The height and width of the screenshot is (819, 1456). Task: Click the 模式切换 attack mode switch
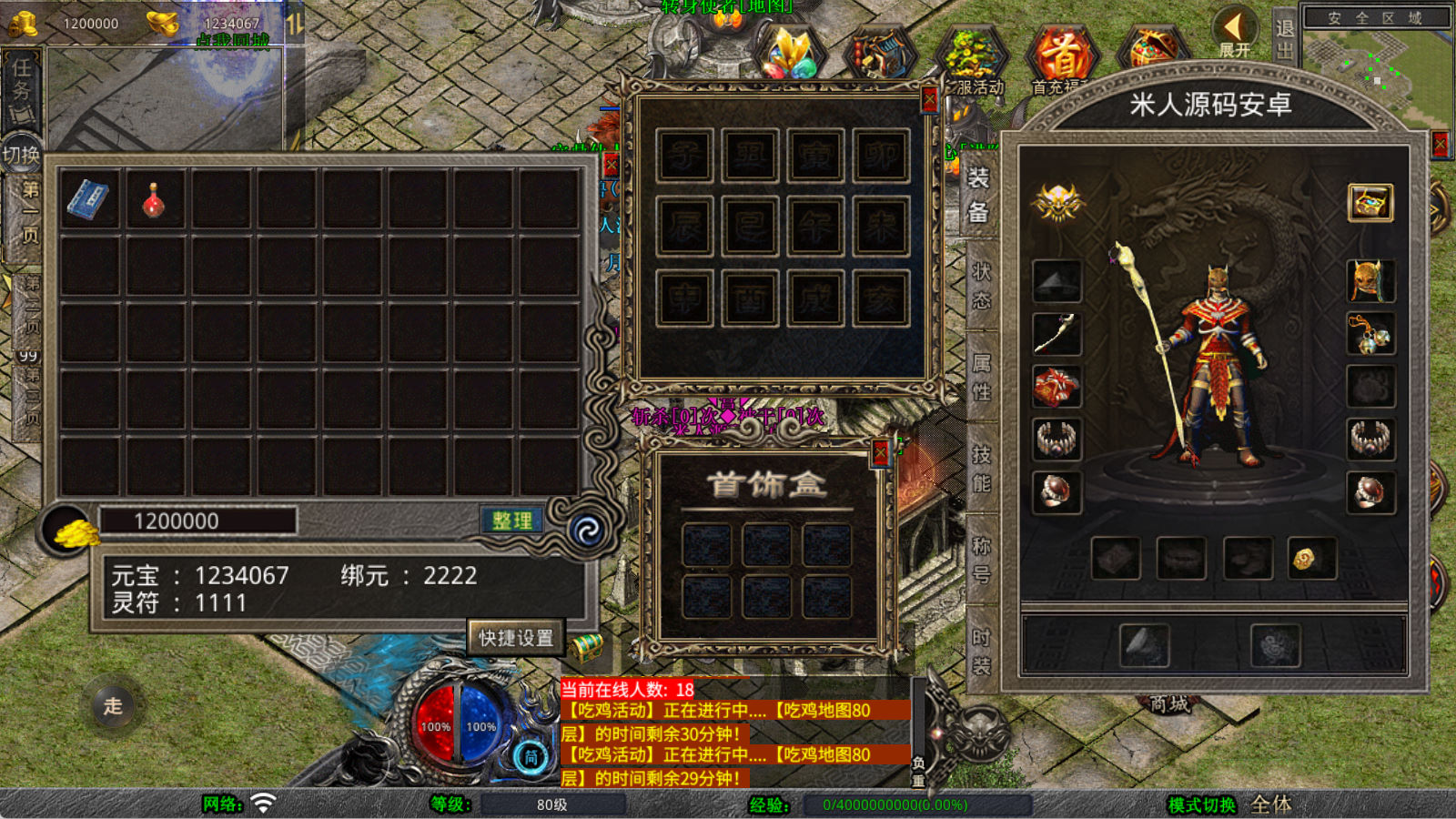1201,804
